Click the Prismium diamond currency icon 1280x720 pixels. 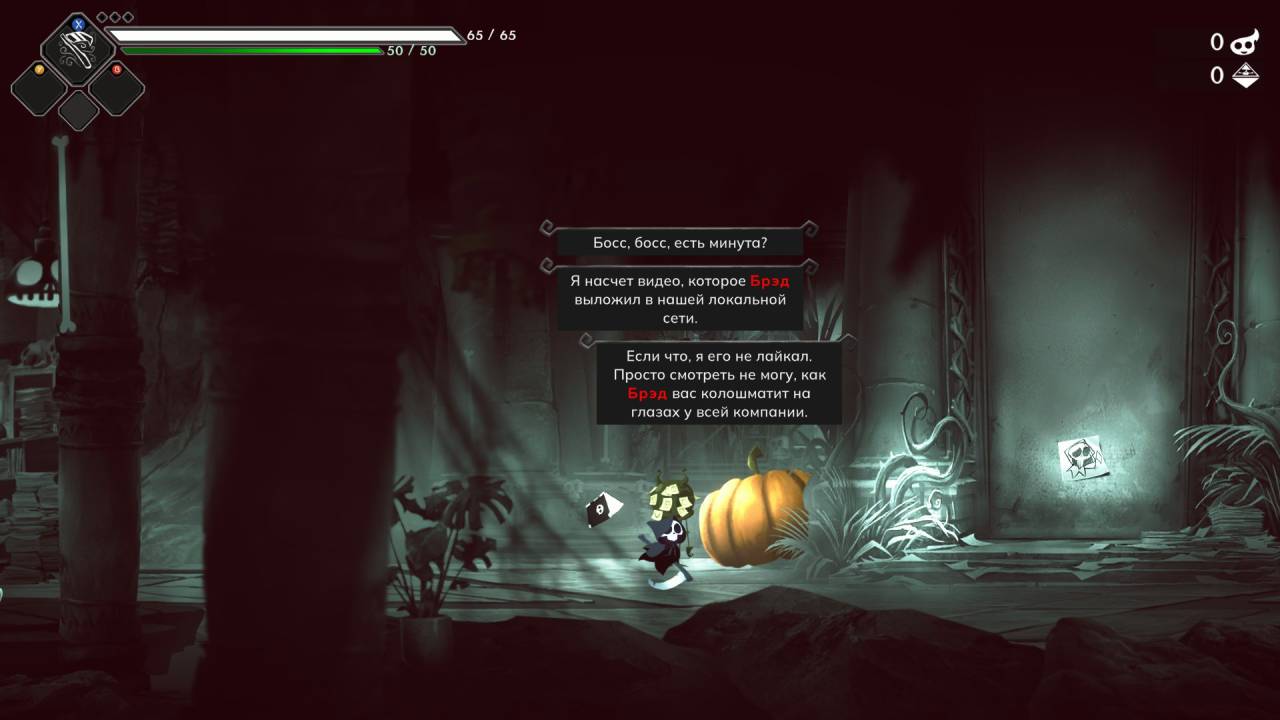point(1244,75)
